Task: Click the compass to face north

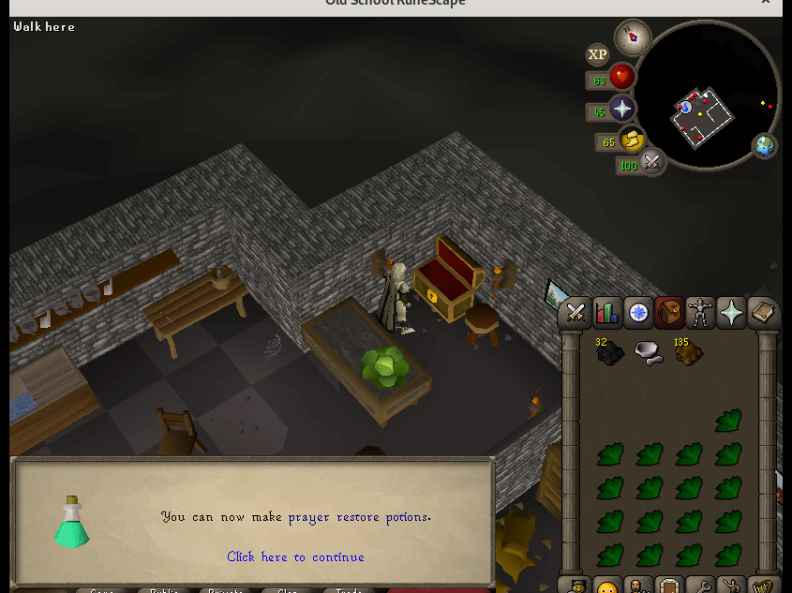Action: [632, 38]
